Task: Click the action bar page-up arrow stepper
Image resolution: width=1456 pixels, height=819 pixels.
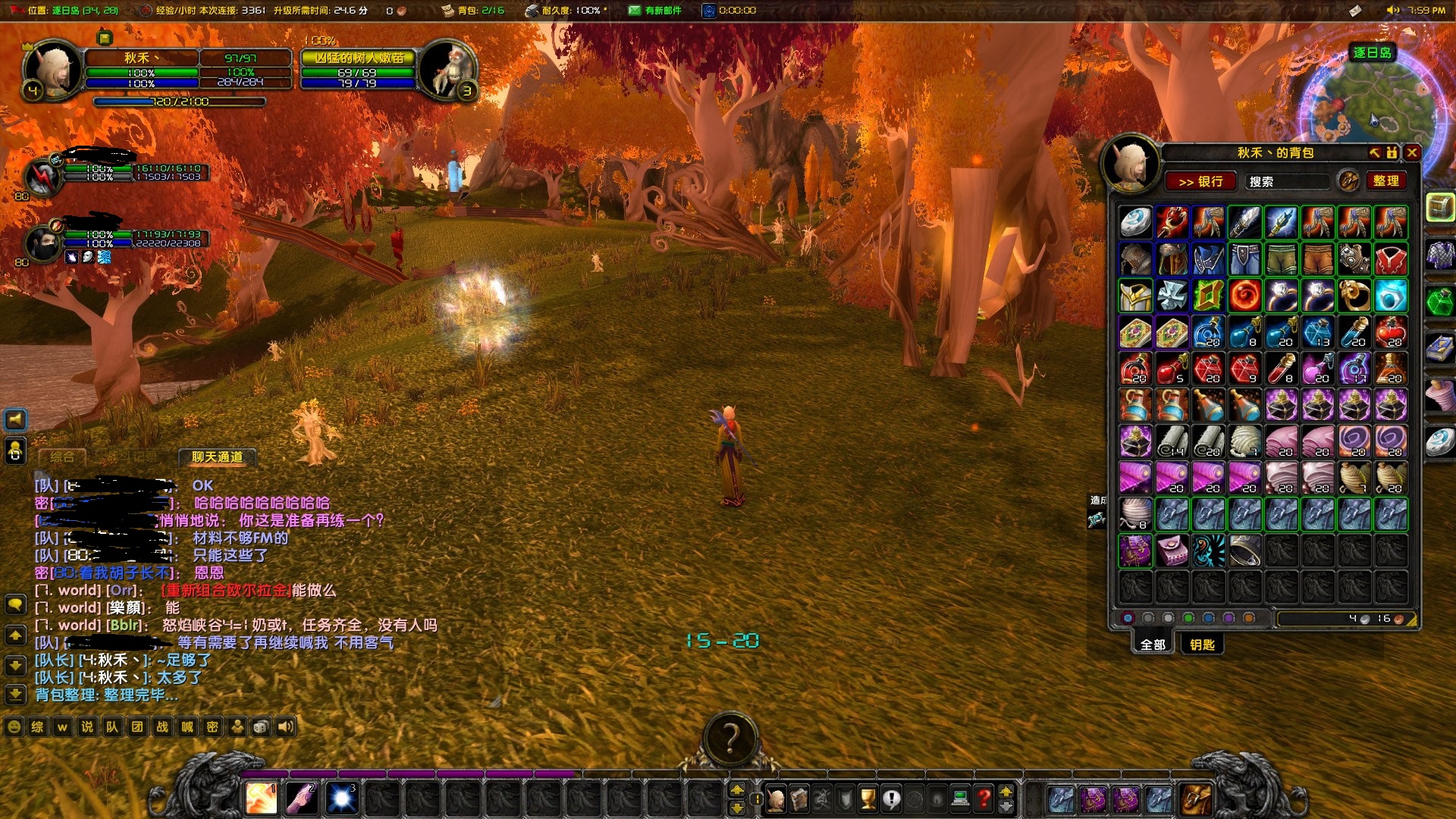Action: tap(736, 790)
